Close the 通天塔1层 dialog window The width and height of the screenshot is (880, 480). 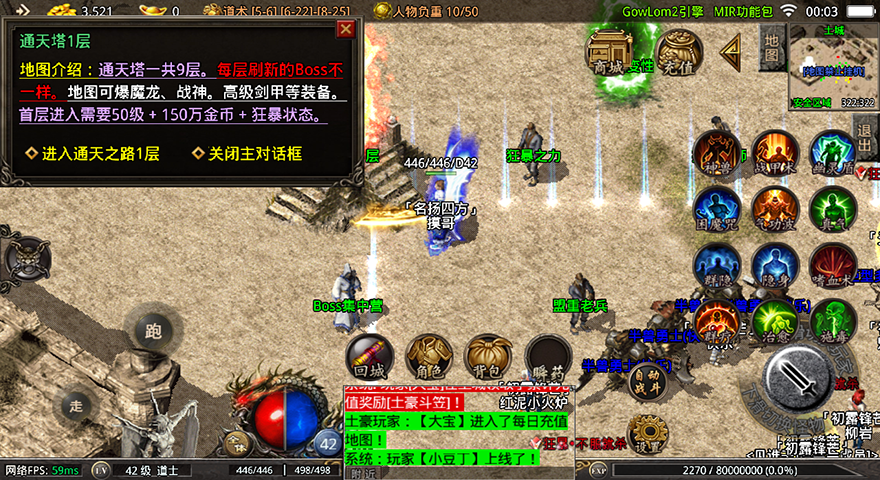pos(346,29)
